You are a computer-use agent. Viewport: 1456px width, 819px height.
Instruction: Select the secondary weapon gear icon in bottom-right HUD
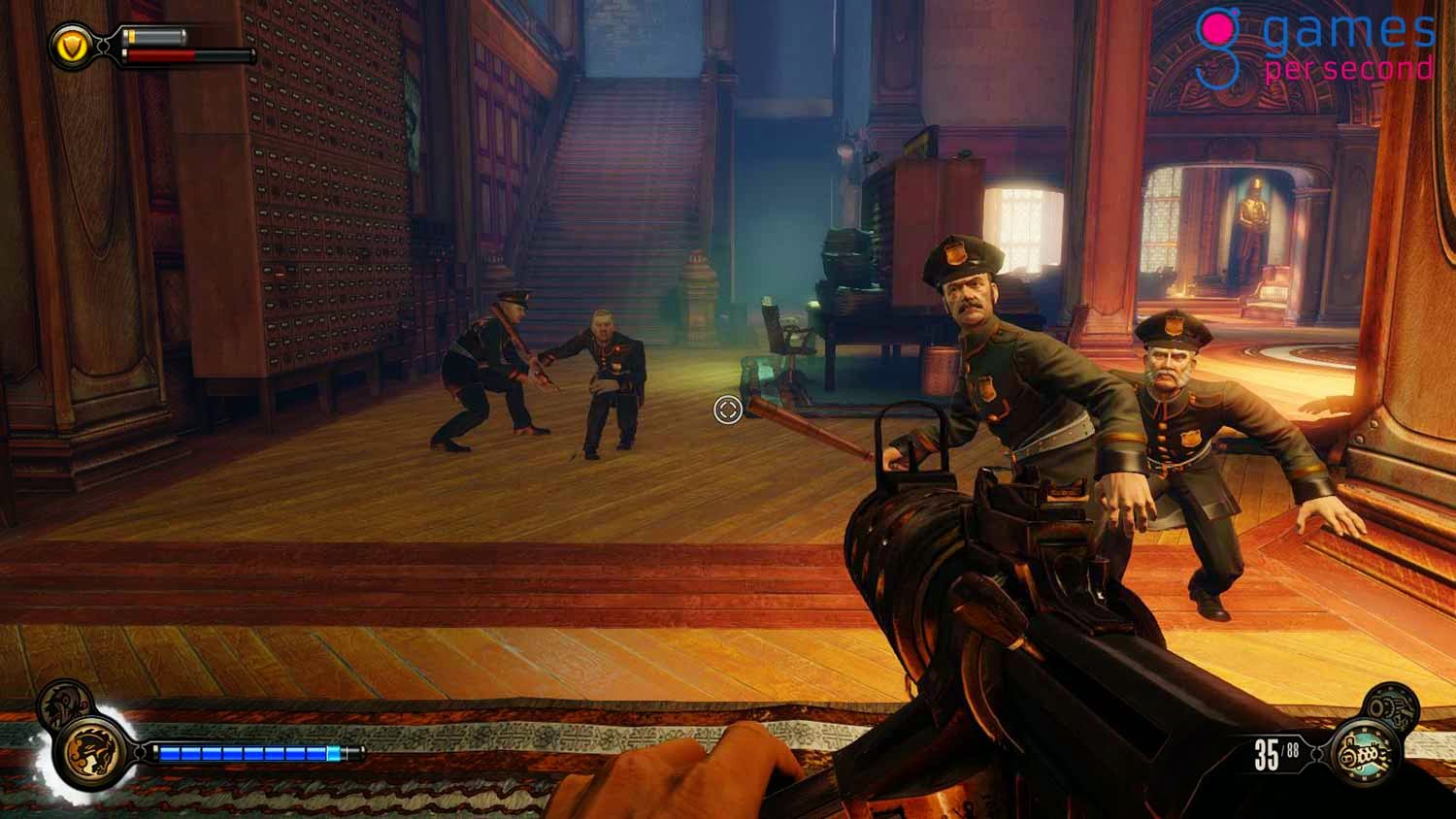pyautogui.click(x=1390, y=706)
